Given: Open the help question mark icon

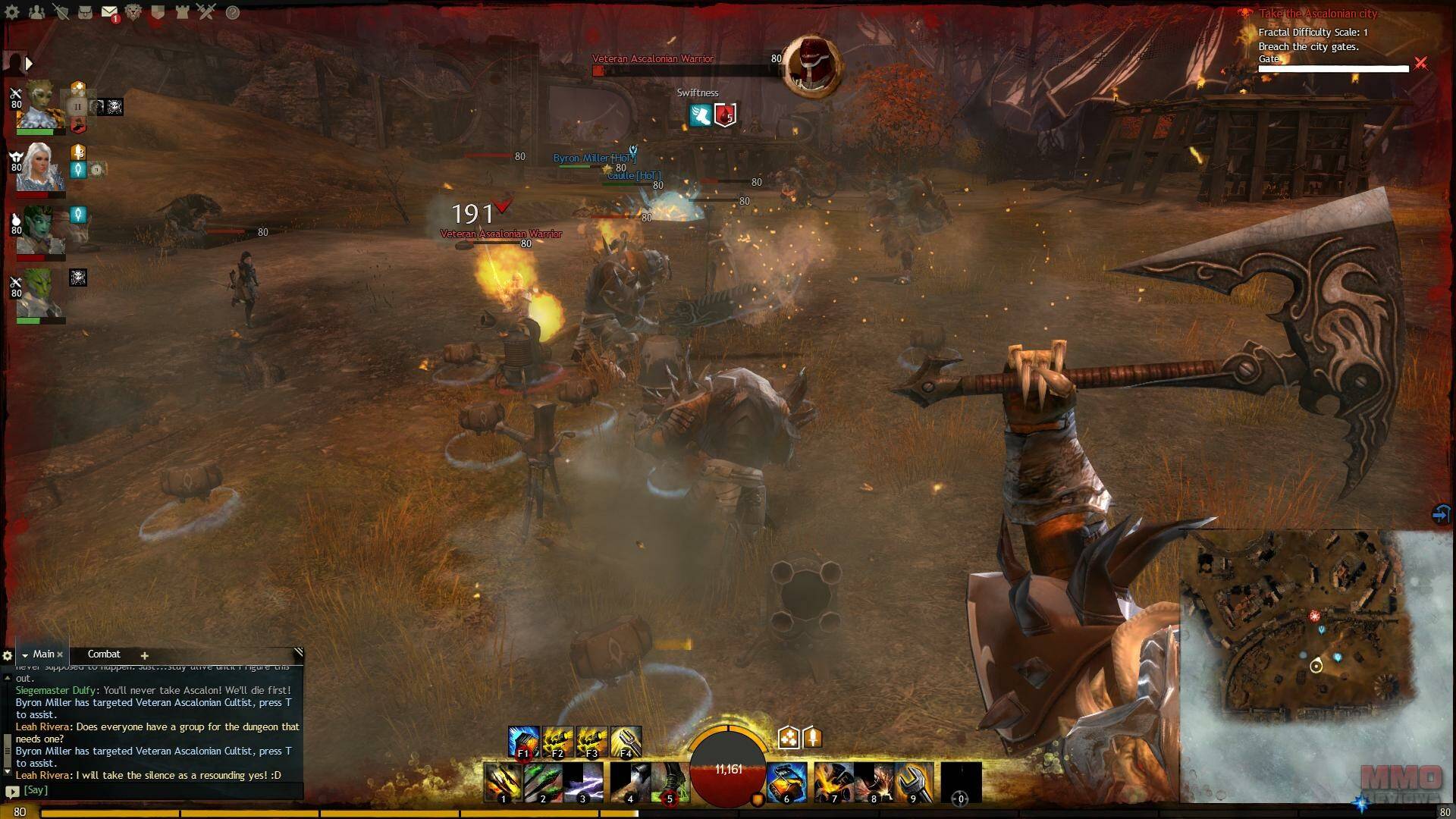Looking at the screenshot, I should coord(233,12).
